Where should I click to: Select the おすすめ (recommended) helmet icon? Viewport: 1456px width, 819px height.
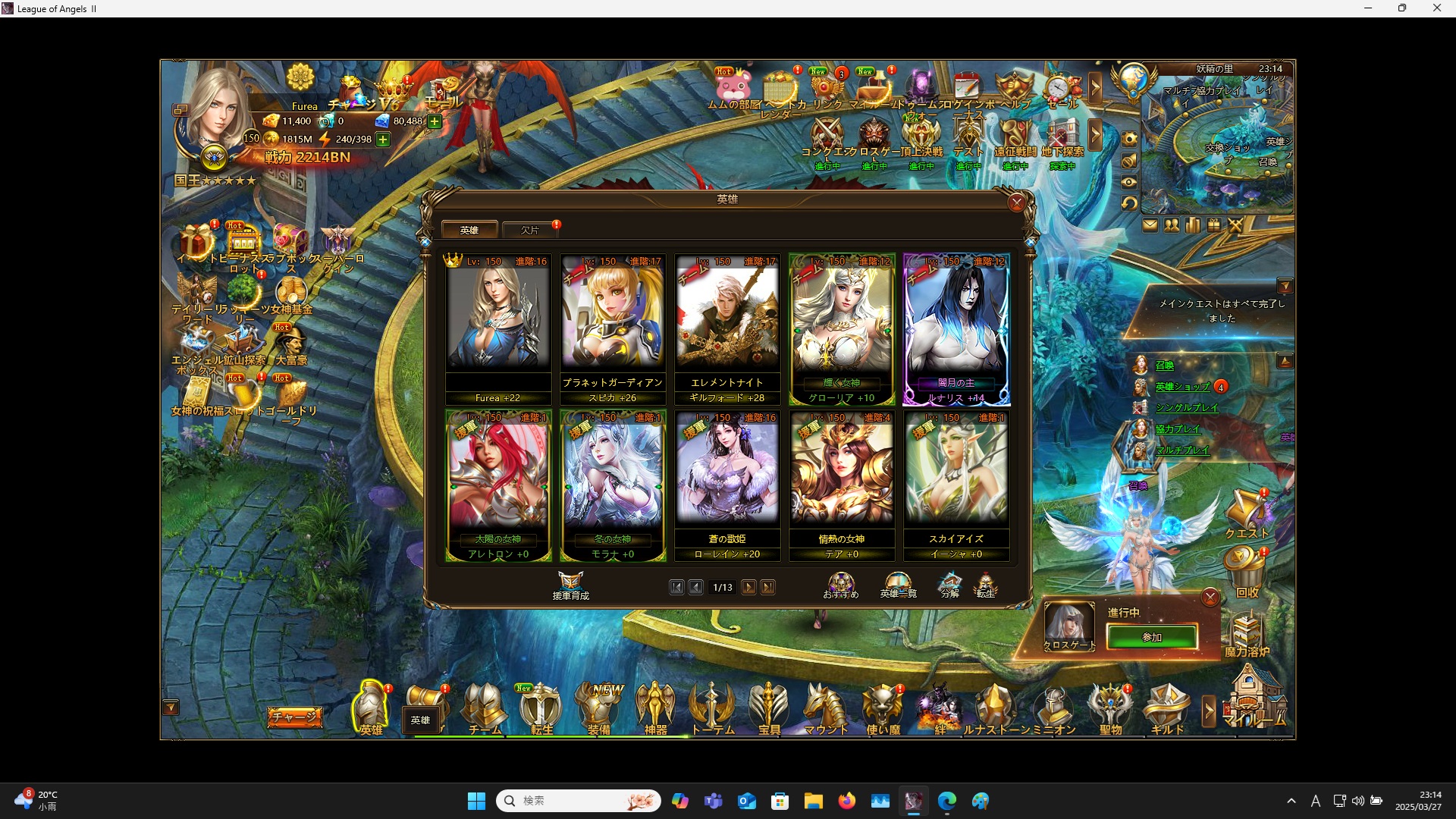click(841, 582)
